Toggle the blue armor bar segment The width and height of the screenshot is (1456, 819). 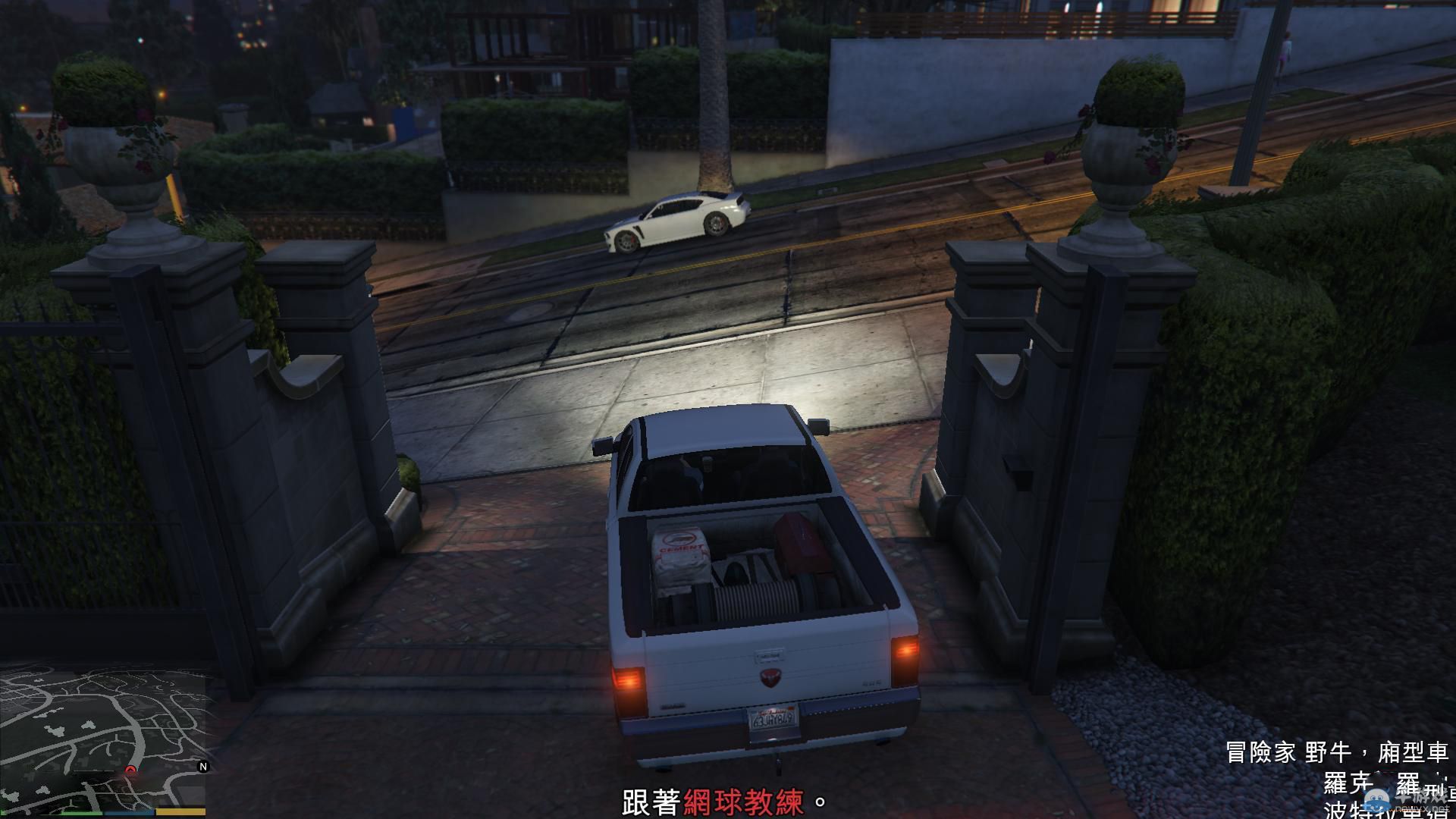pyautogui.click(x=128, y=811)
